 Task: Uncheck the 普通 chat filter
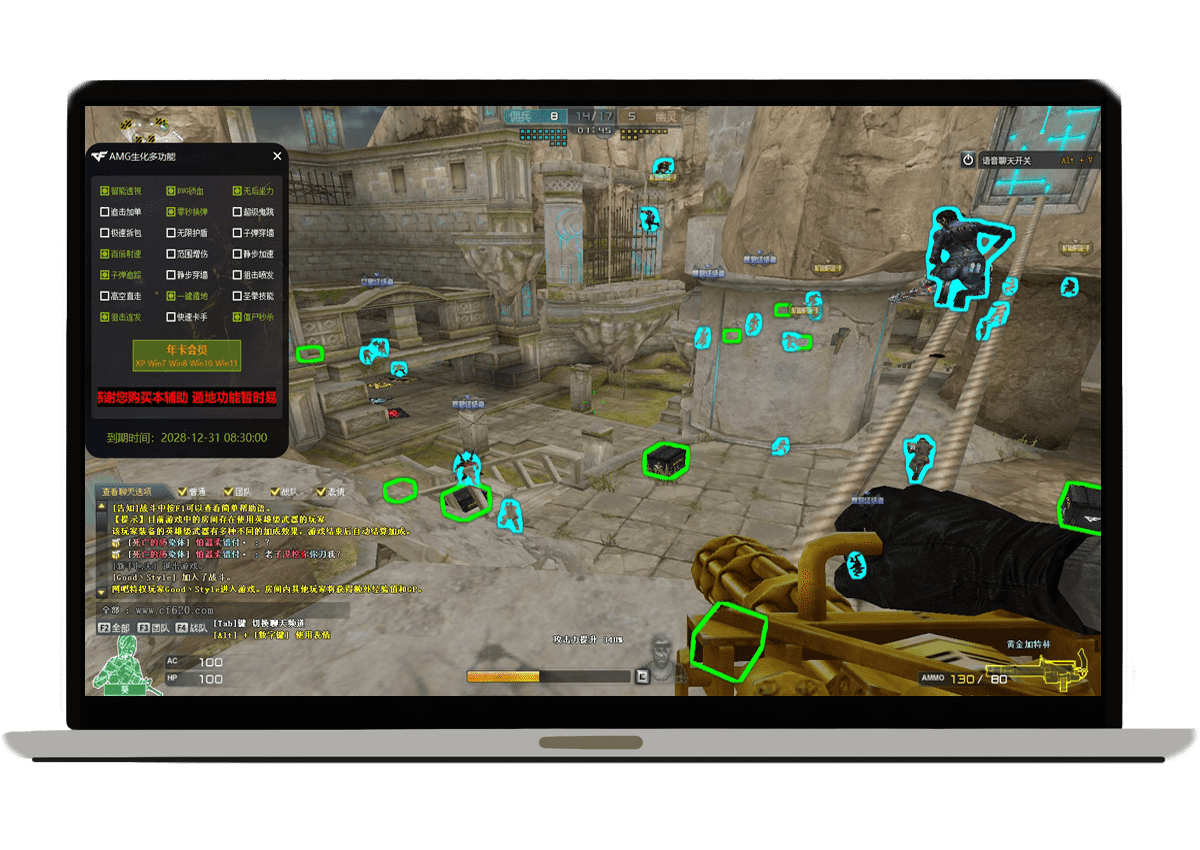point(182,492)
